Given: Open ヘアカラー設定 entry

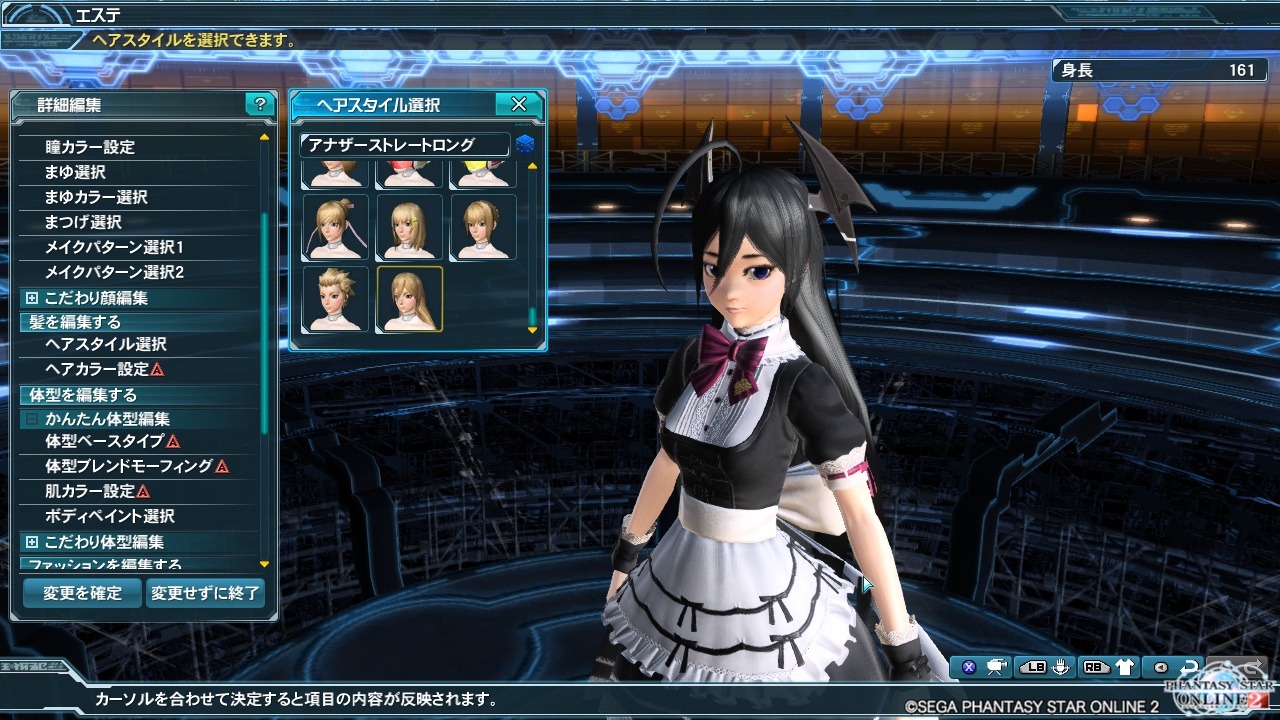Looking at the screenshot, I should coord(97,369).
